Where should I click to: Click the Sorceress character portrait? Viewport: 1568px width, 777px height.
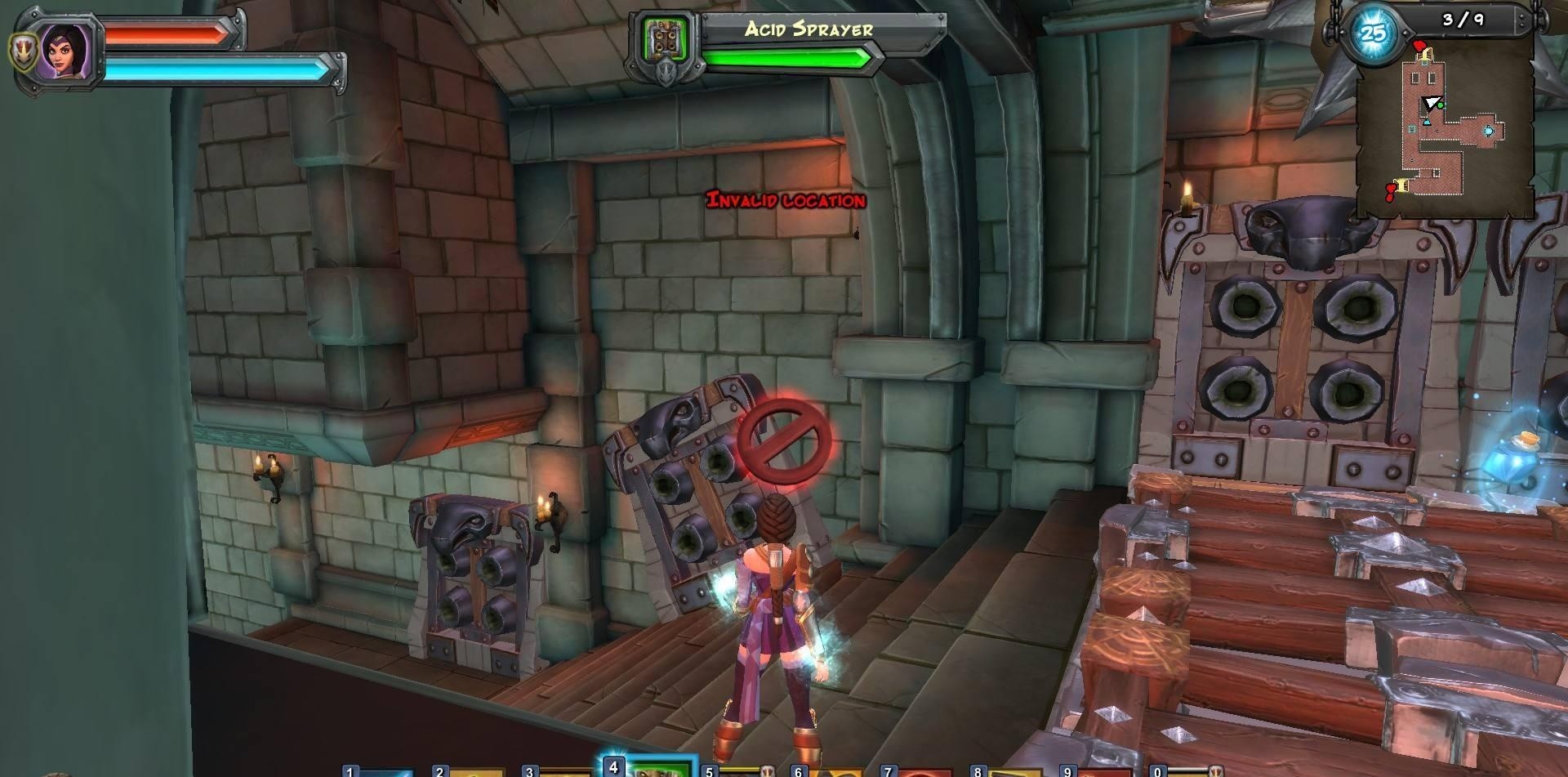(x=63, y=50)
